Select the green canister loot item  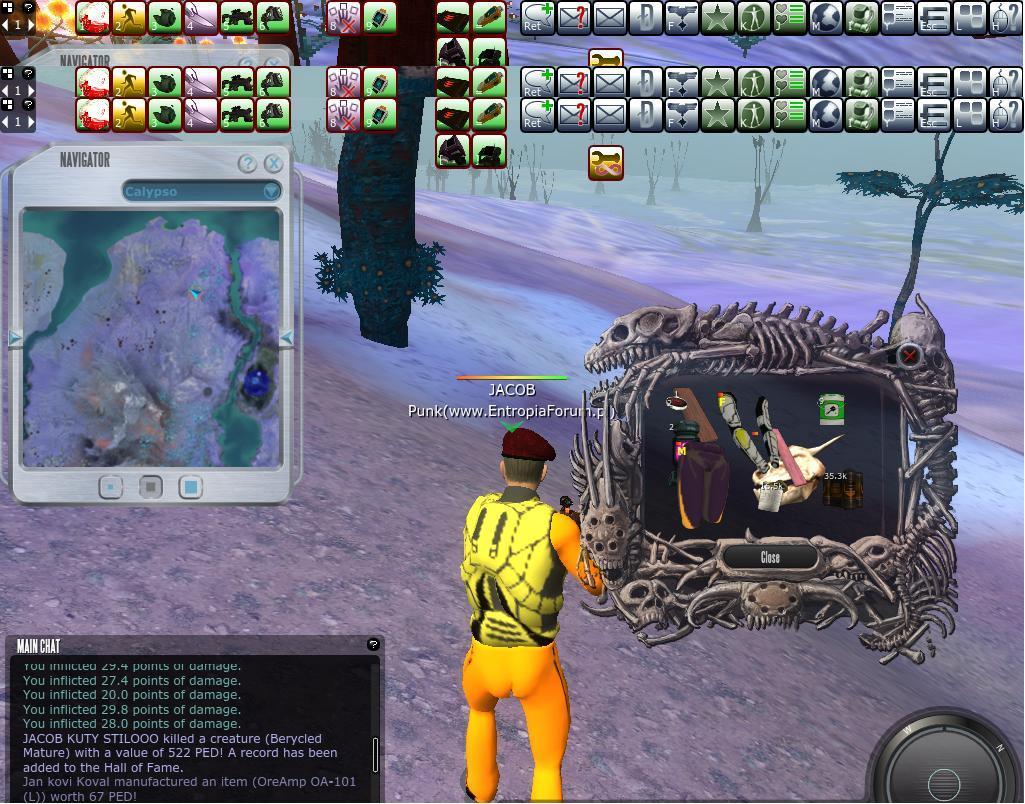coord(832,410)
